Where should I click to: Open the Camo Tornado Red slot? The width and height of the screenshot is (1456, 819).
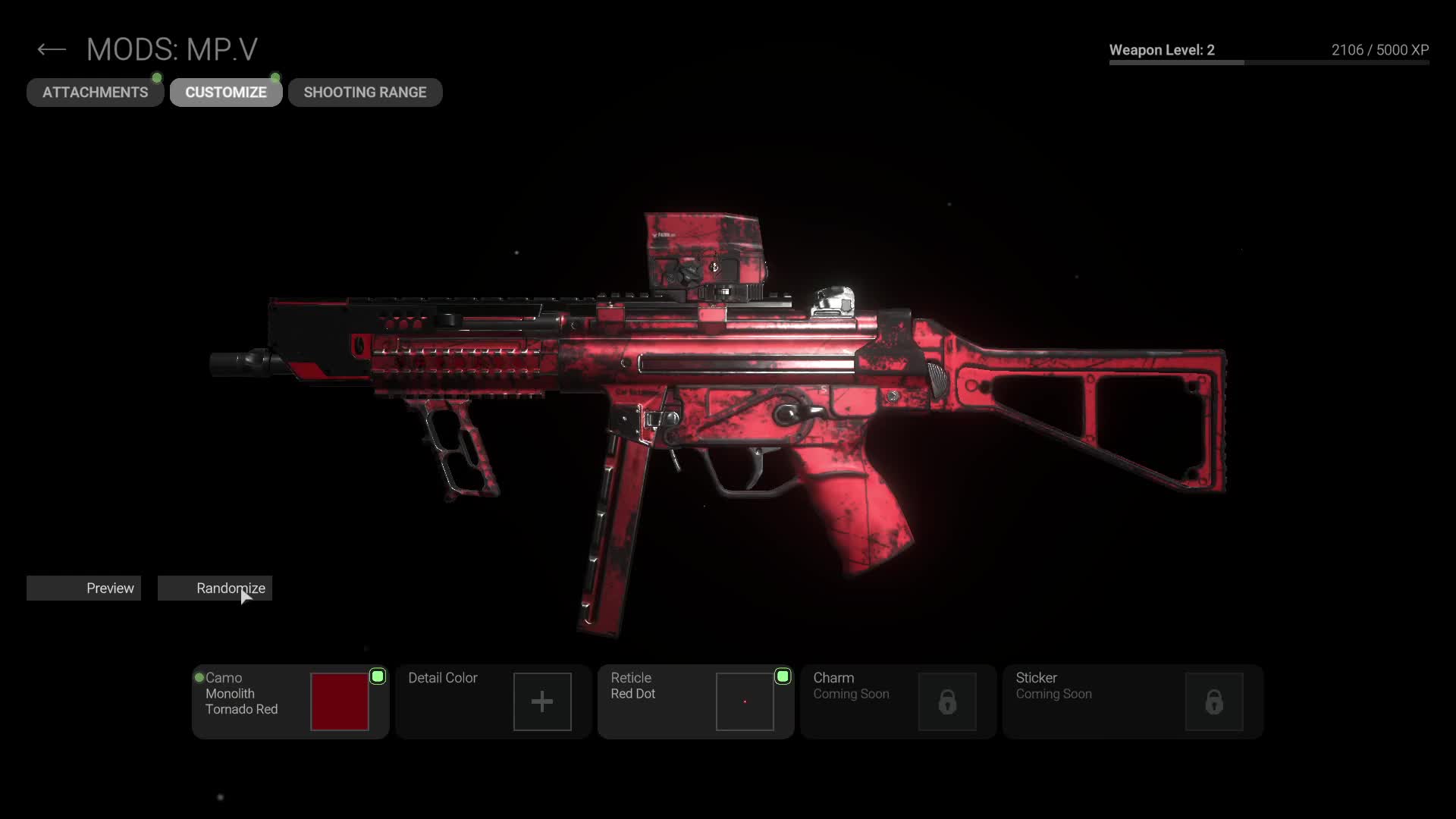(290, 701)
